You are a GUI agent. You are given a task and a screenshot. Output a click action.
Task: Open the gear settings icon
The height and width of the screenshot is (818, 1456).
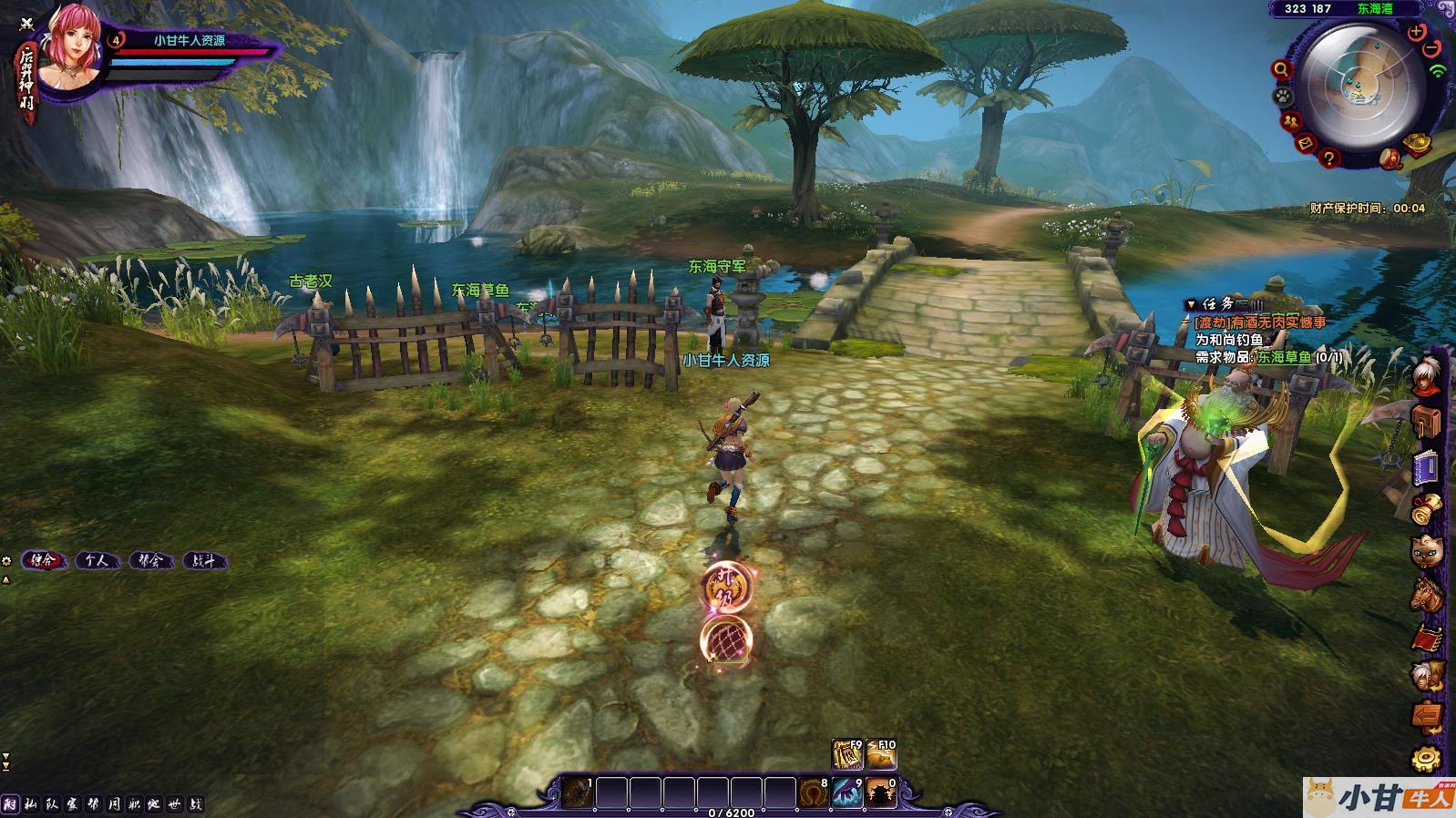point(1426,758)
